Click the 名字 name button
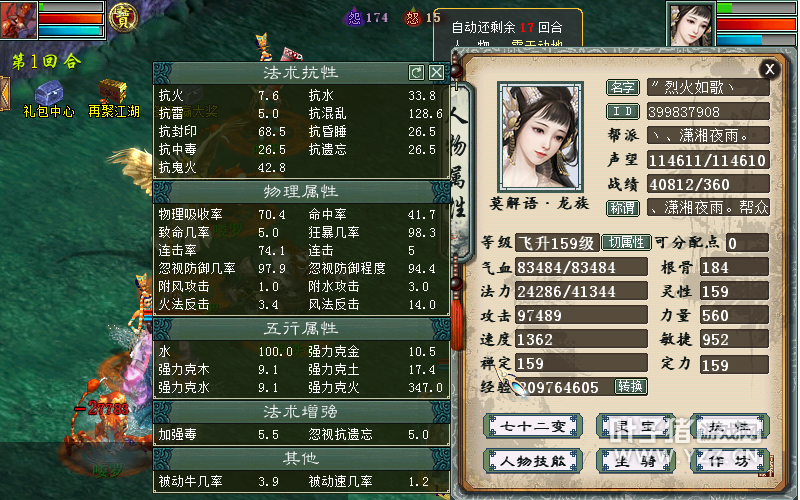800x500 pixels. tap(623, 87)
